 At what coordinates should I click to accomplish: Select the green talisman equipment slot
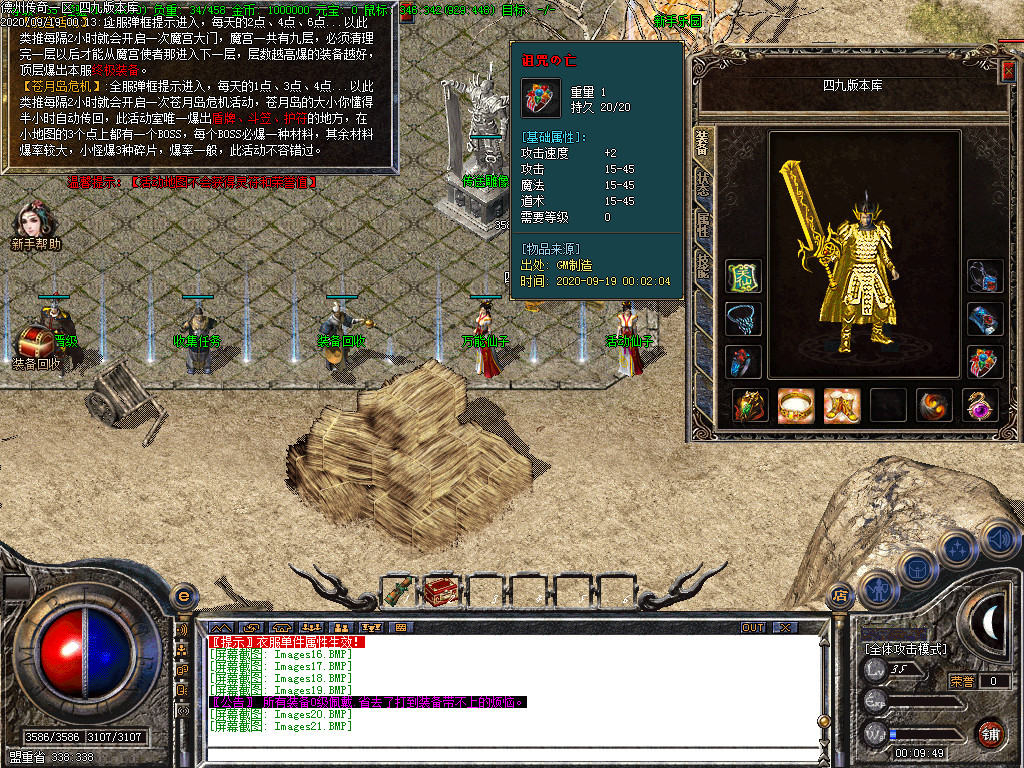point(743,277)
